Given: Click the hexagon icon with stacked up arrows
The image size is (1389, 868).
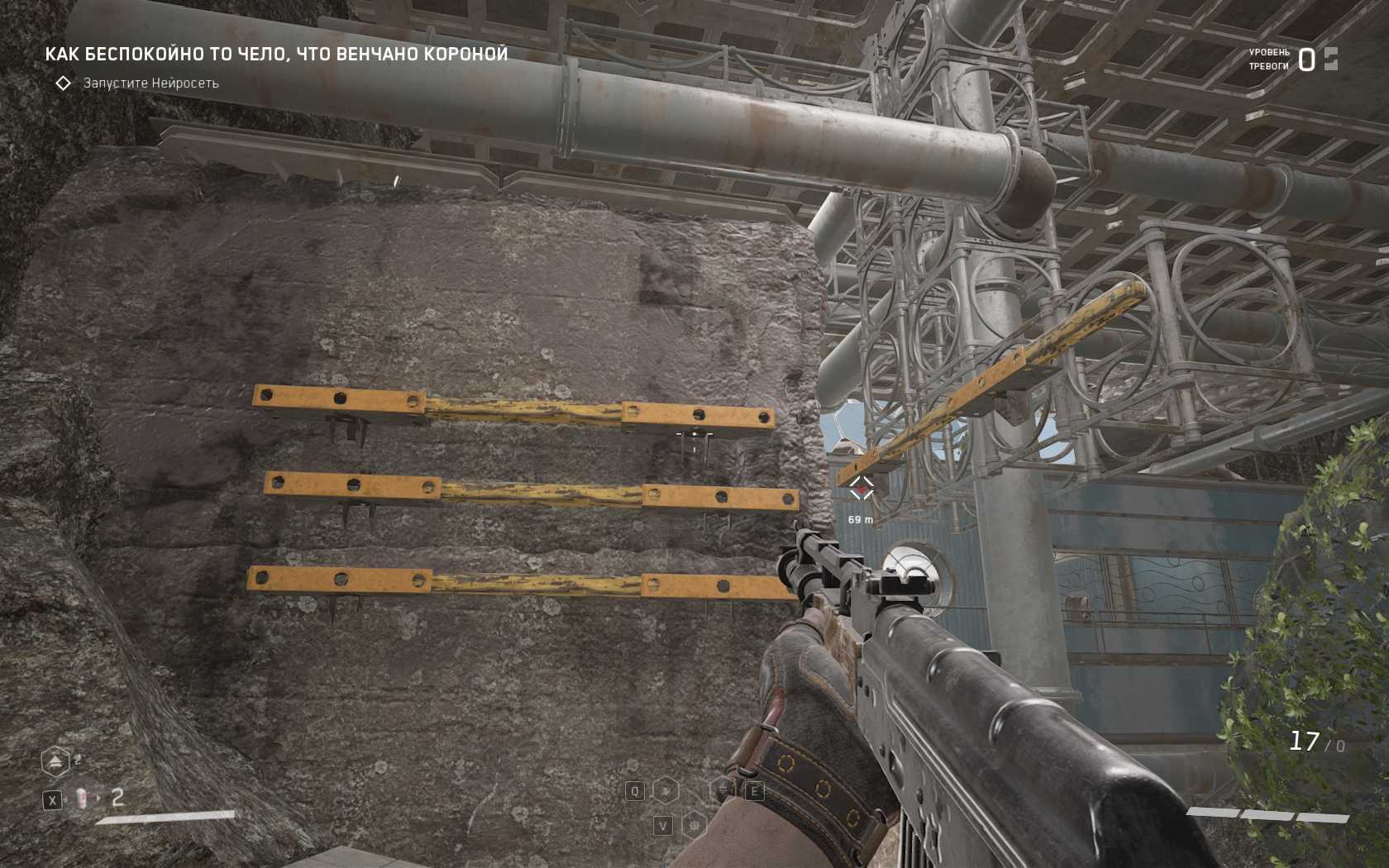Looking at the screenshot, I should tap(55, 761).
